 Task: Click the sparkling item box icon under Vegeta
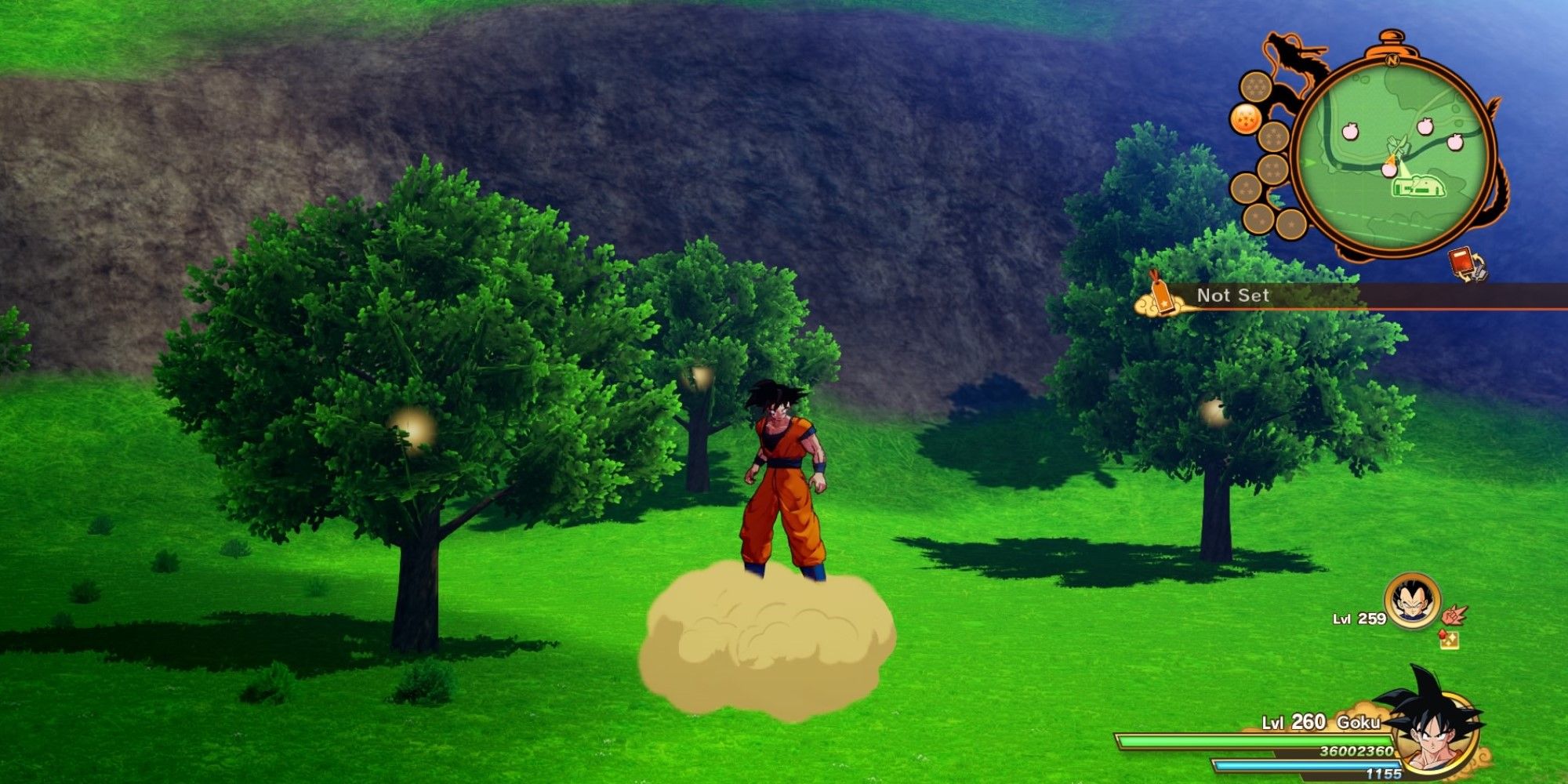[1449, 640]
